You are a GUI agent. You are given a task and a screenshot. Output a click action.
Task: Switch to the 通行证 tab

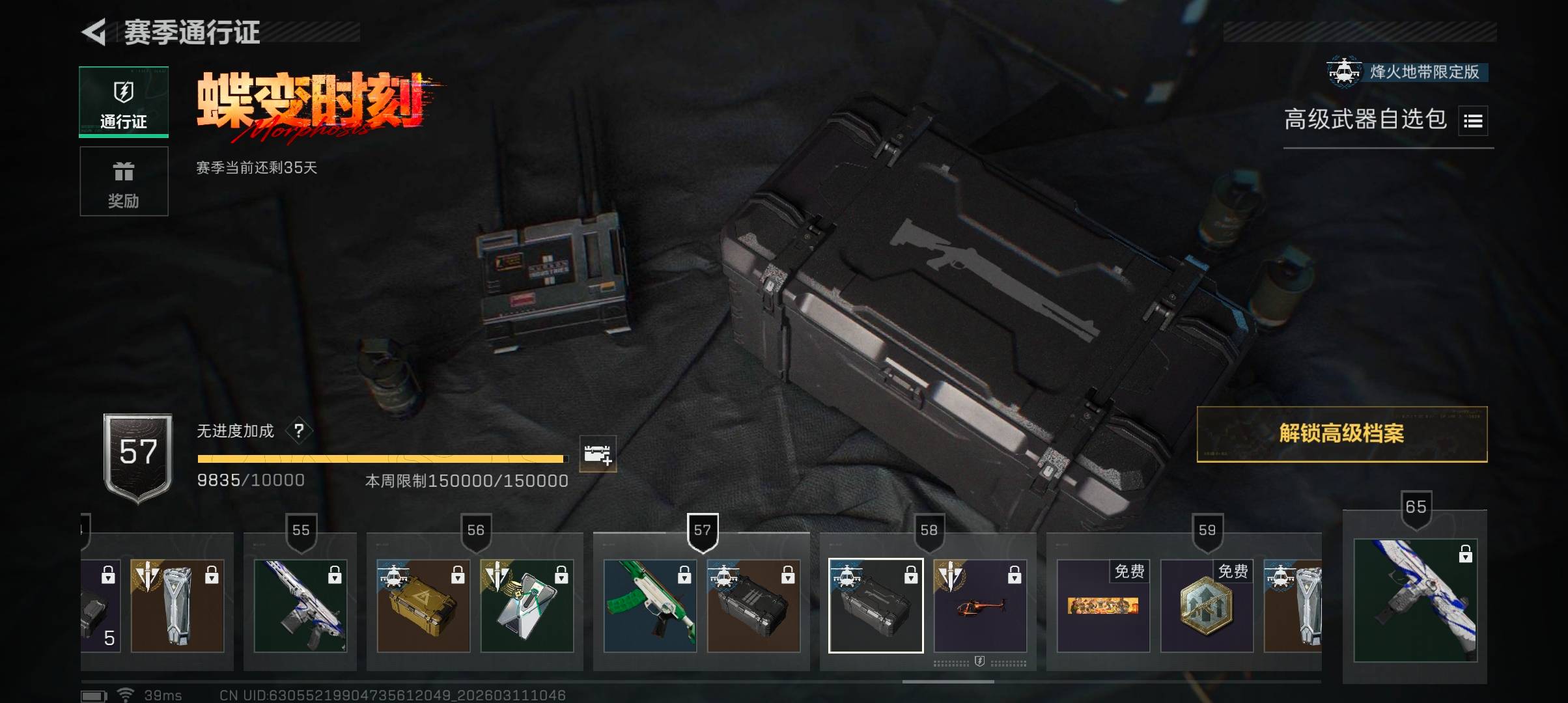click(124, 102)
